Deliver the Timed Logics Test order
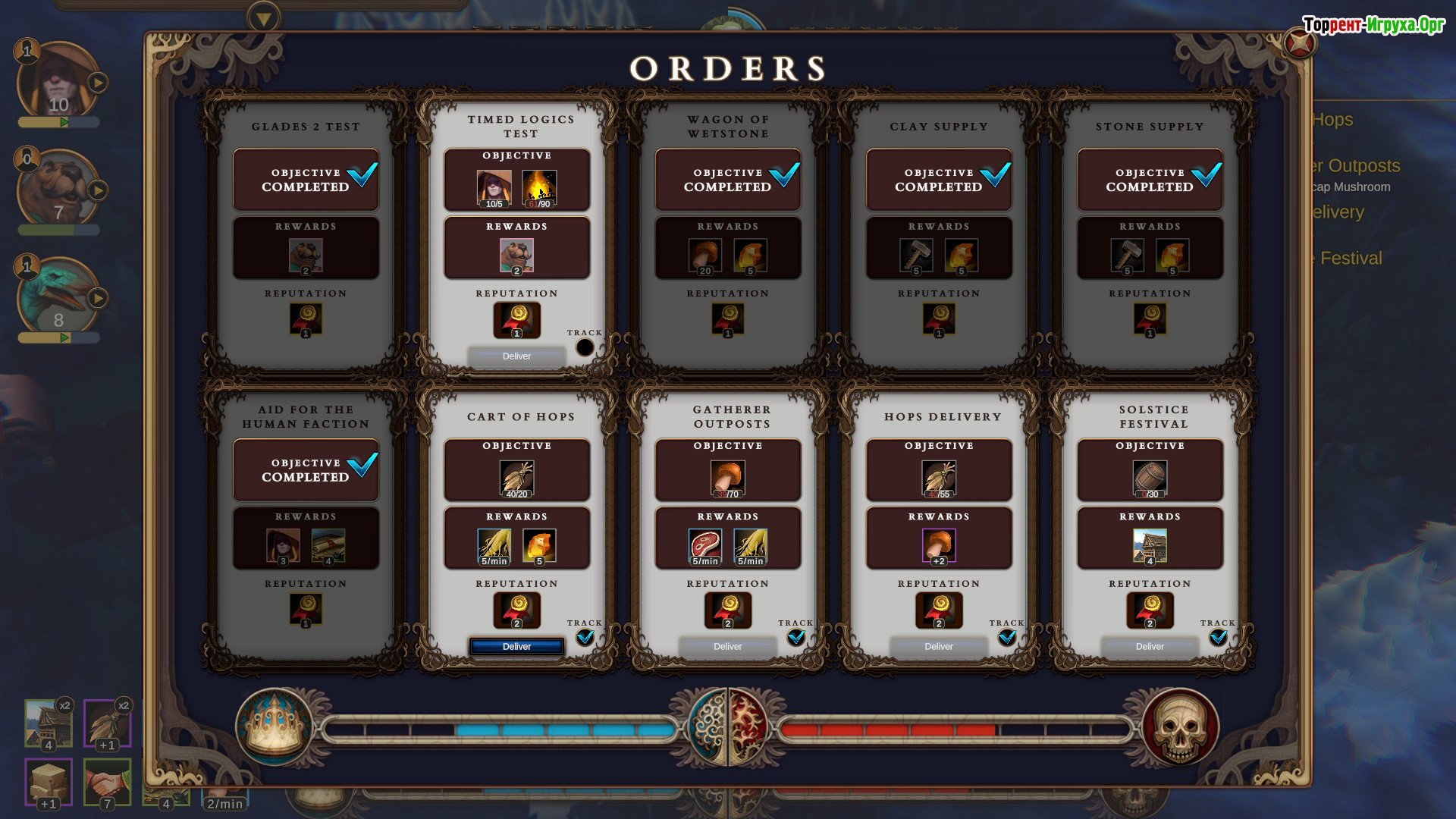The width and height of the screenshot is (1456, 819). point(516,356)
